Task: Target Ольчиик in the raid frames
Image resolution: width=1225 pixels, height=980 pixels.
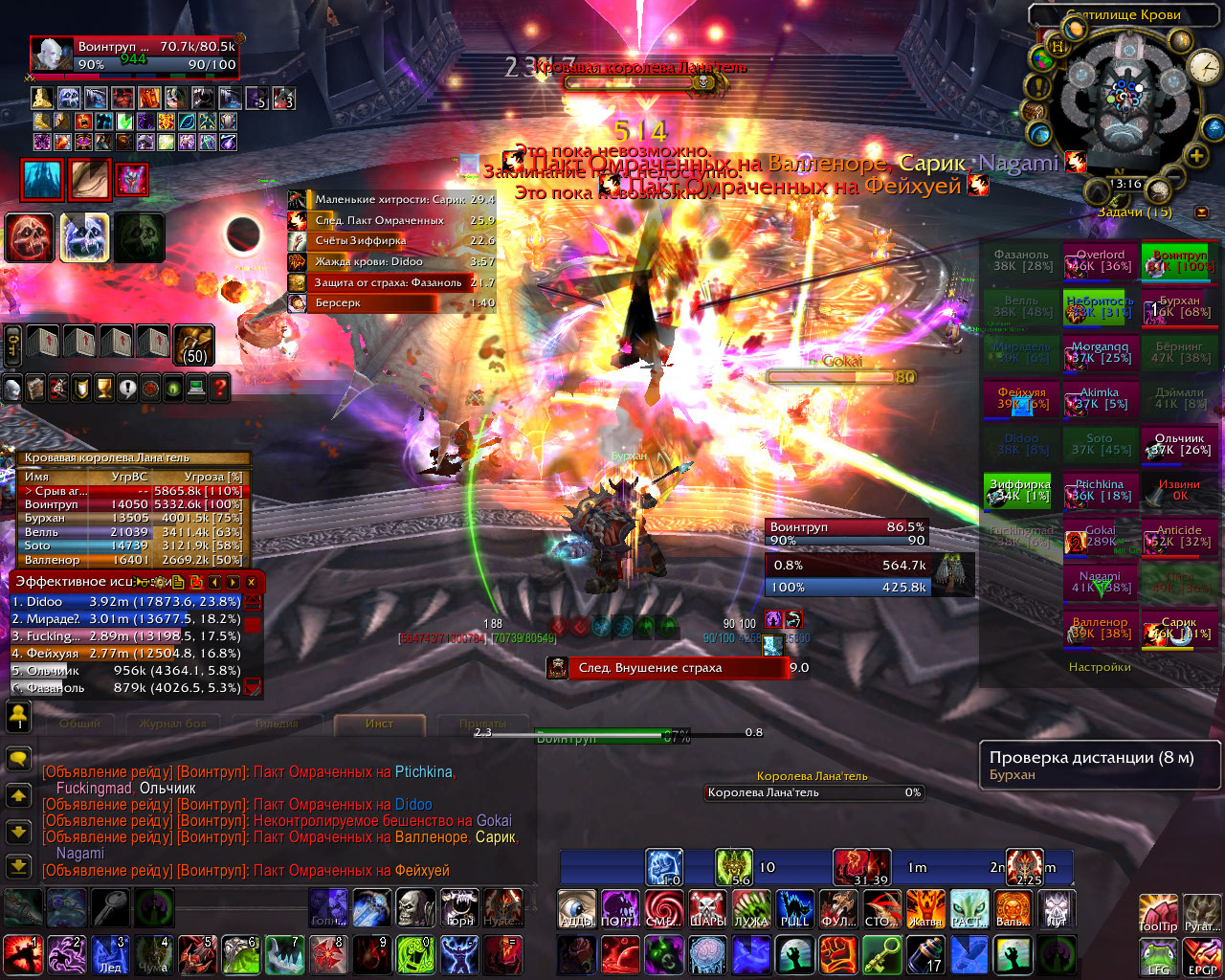Action: (1179, 446)
